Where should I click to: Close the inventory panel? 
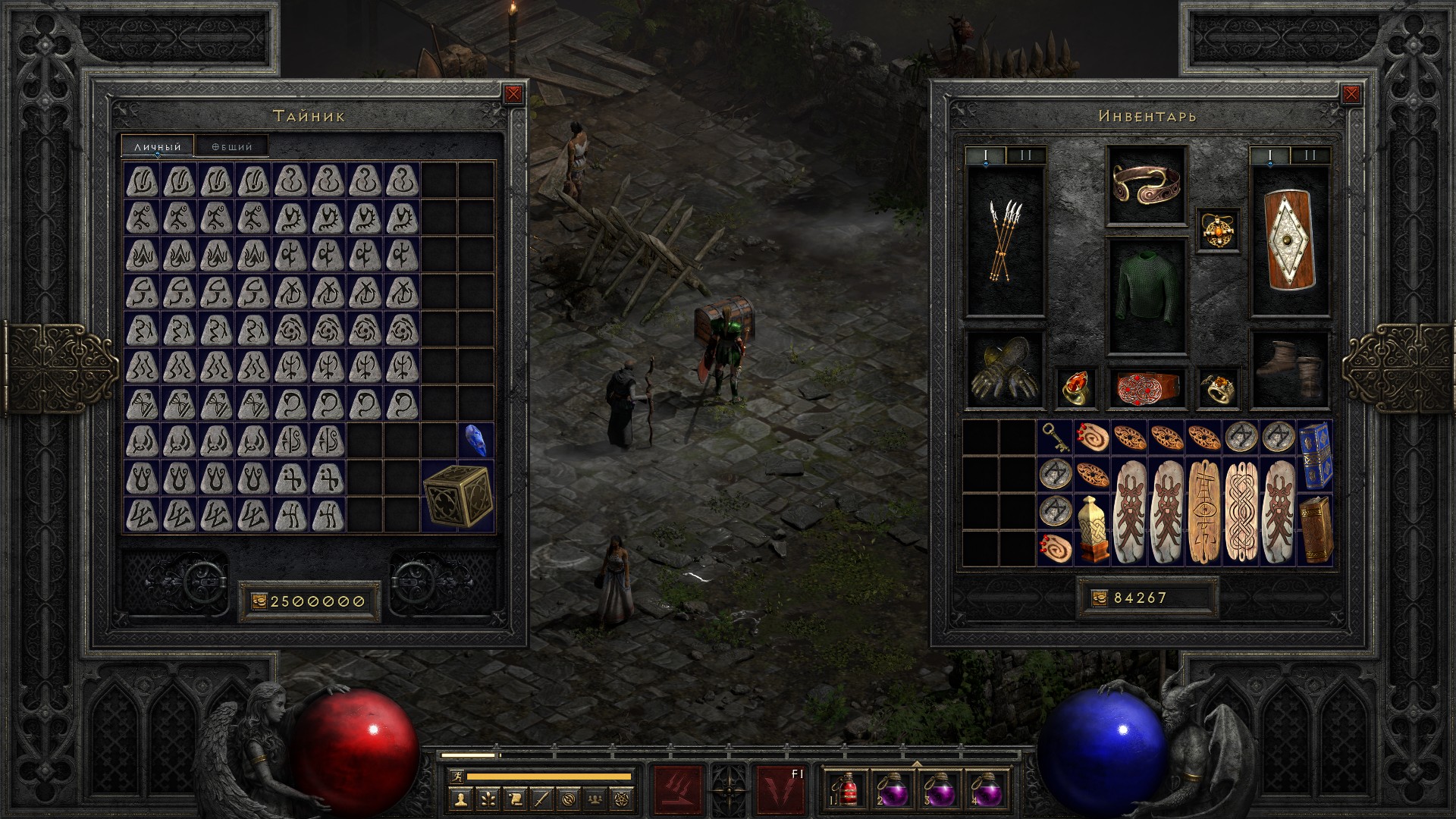click(1351, 94)
